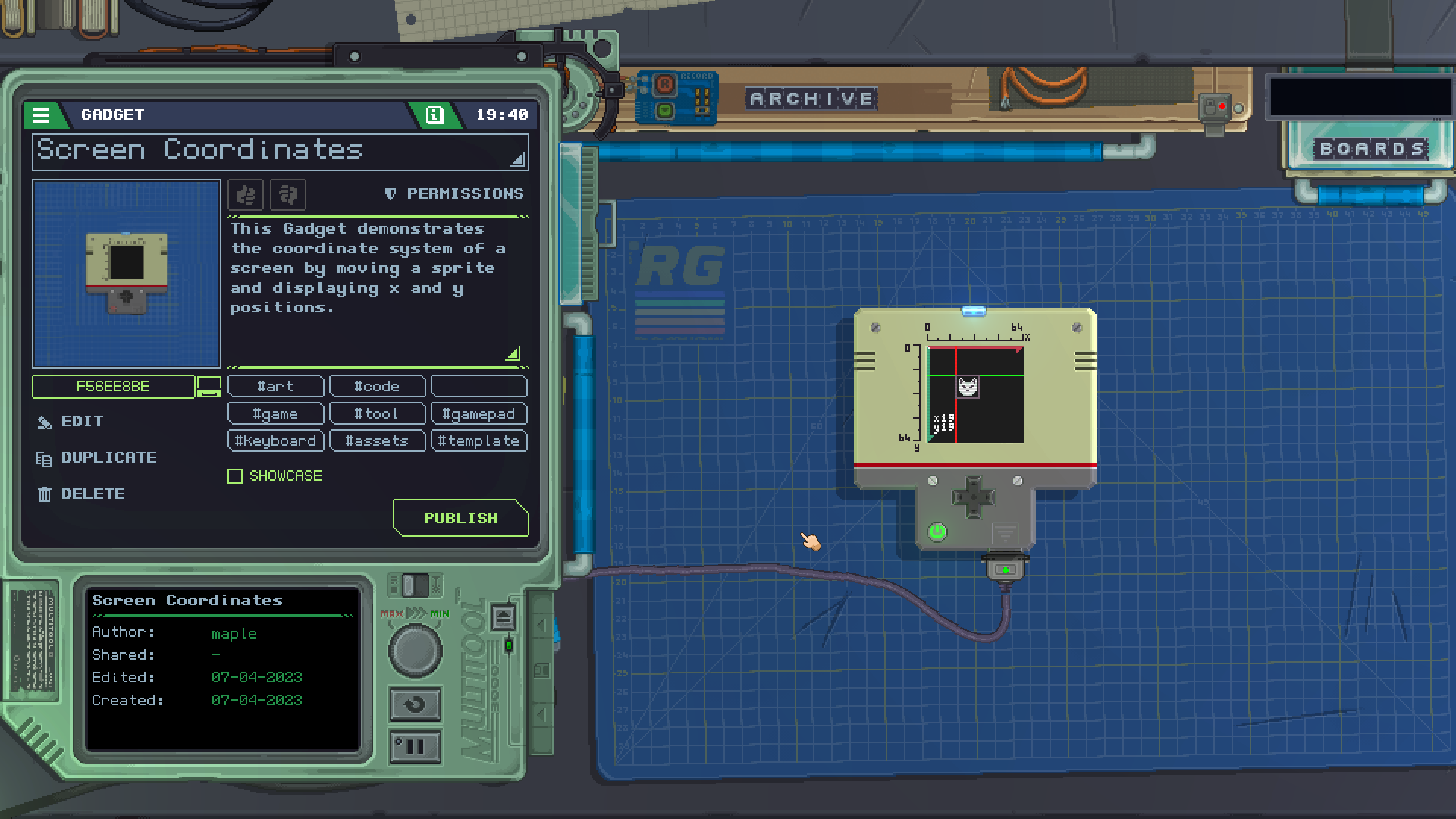Open the Permissions settings
Screen dimensions: 1456x819
pyautogui.click(x=455, y=194)
